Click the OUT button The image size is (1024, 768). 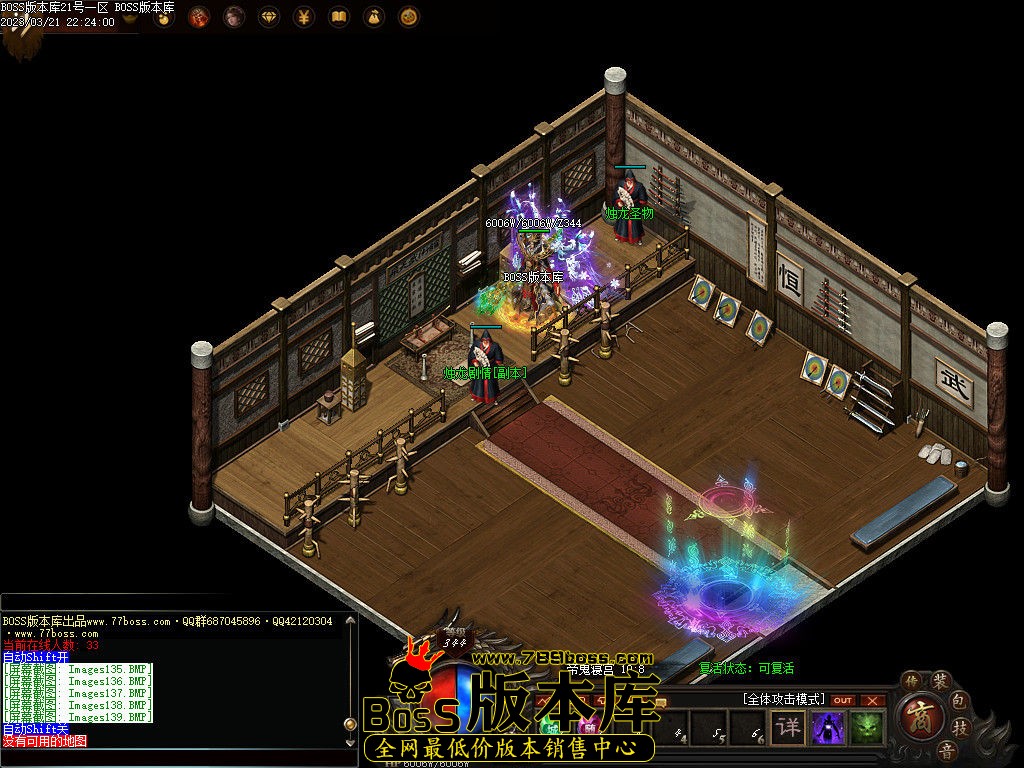click(843, 700)
